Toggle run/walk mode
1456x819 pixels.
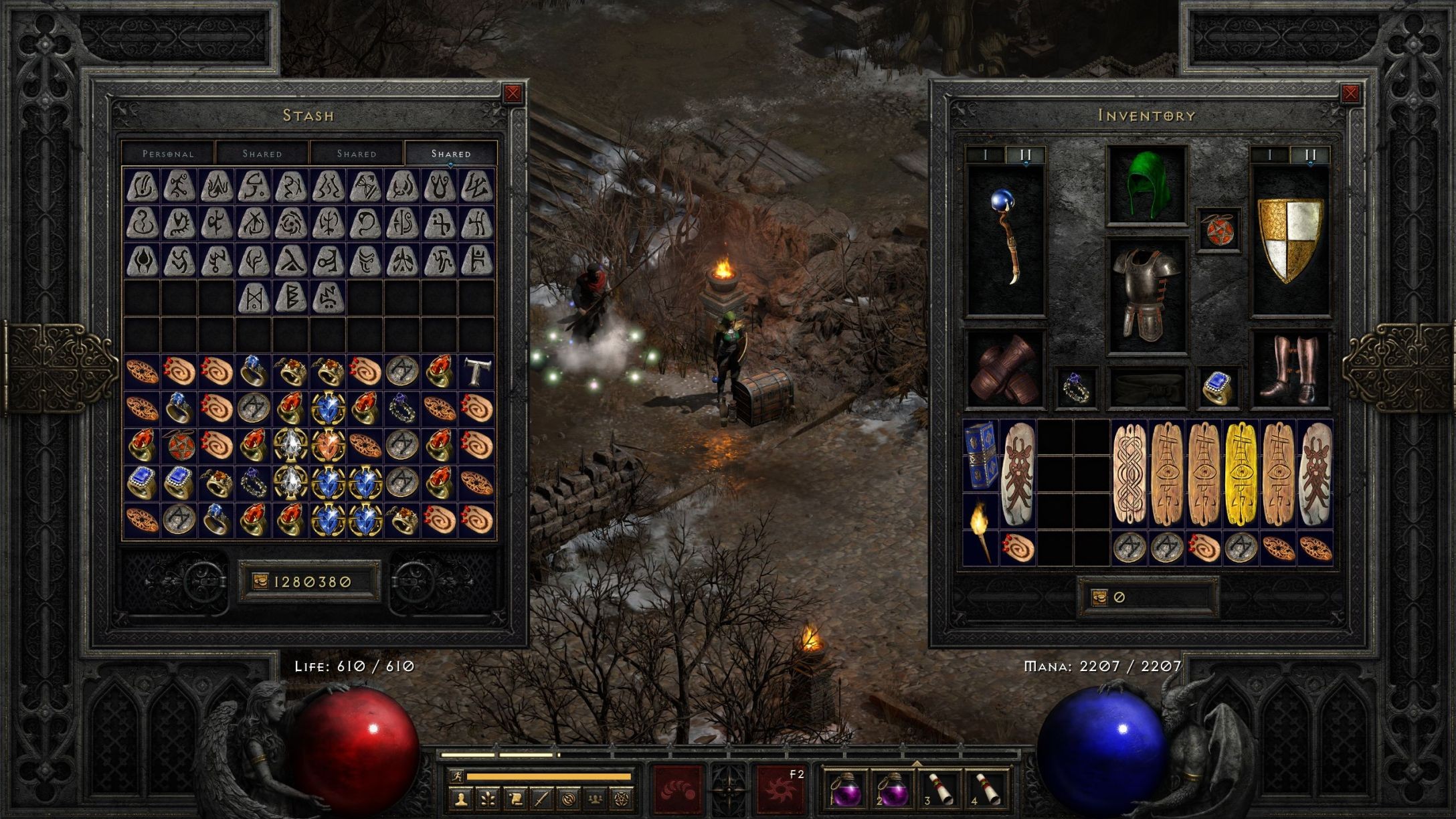click(457, 775)
